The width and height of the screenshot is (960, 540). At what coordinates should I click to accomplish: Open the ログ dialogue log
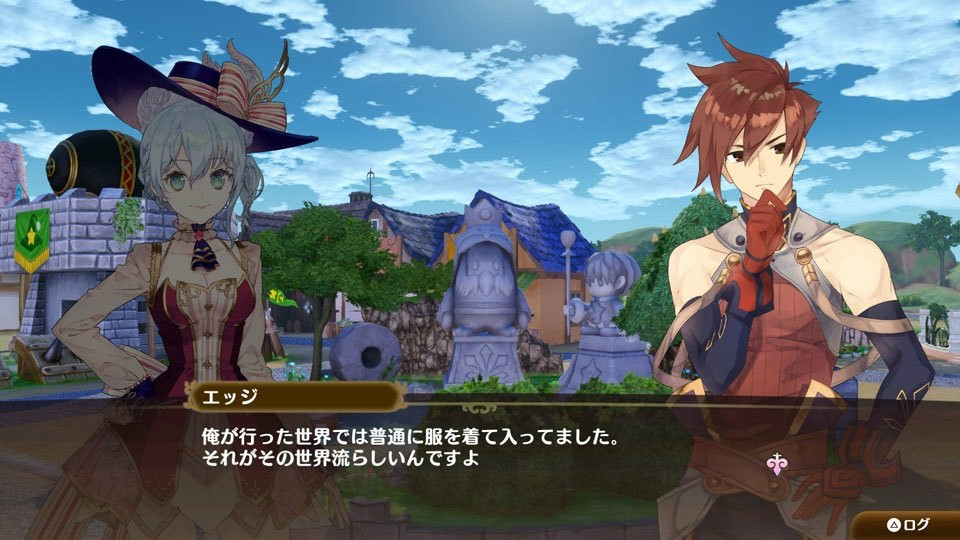point(907,524)
